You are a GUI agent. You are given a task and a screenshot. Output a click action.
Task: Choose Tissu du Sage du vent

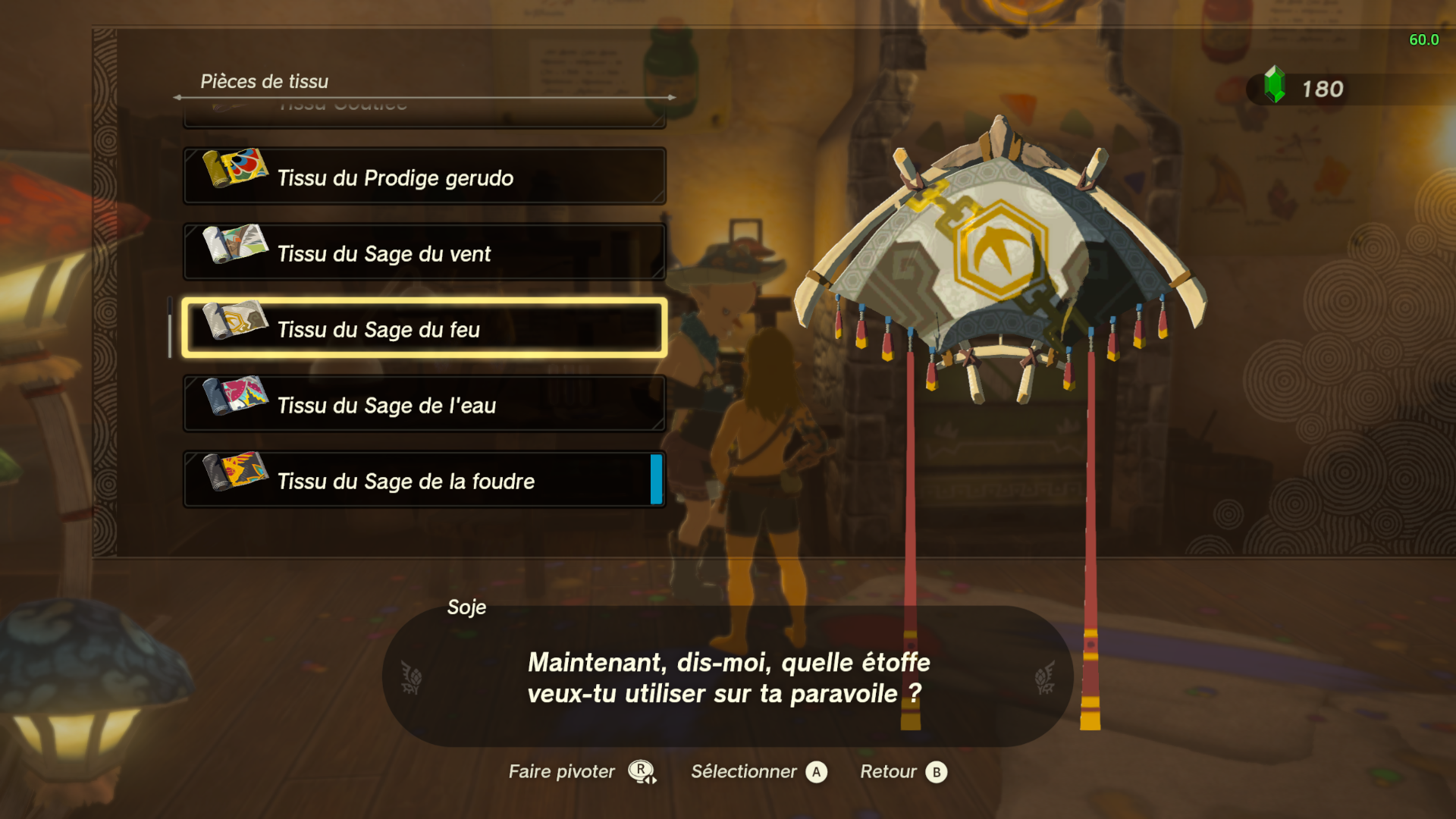tap(425, 253)
